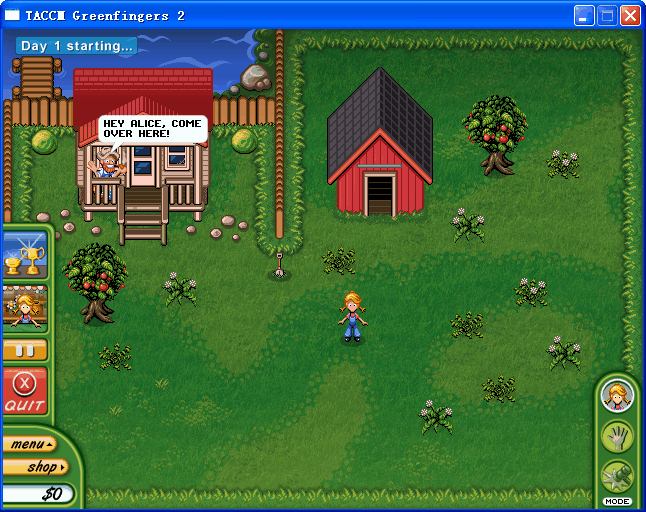Expand the menu tab
Screen dimensions: 646x512
pos(28,444)
